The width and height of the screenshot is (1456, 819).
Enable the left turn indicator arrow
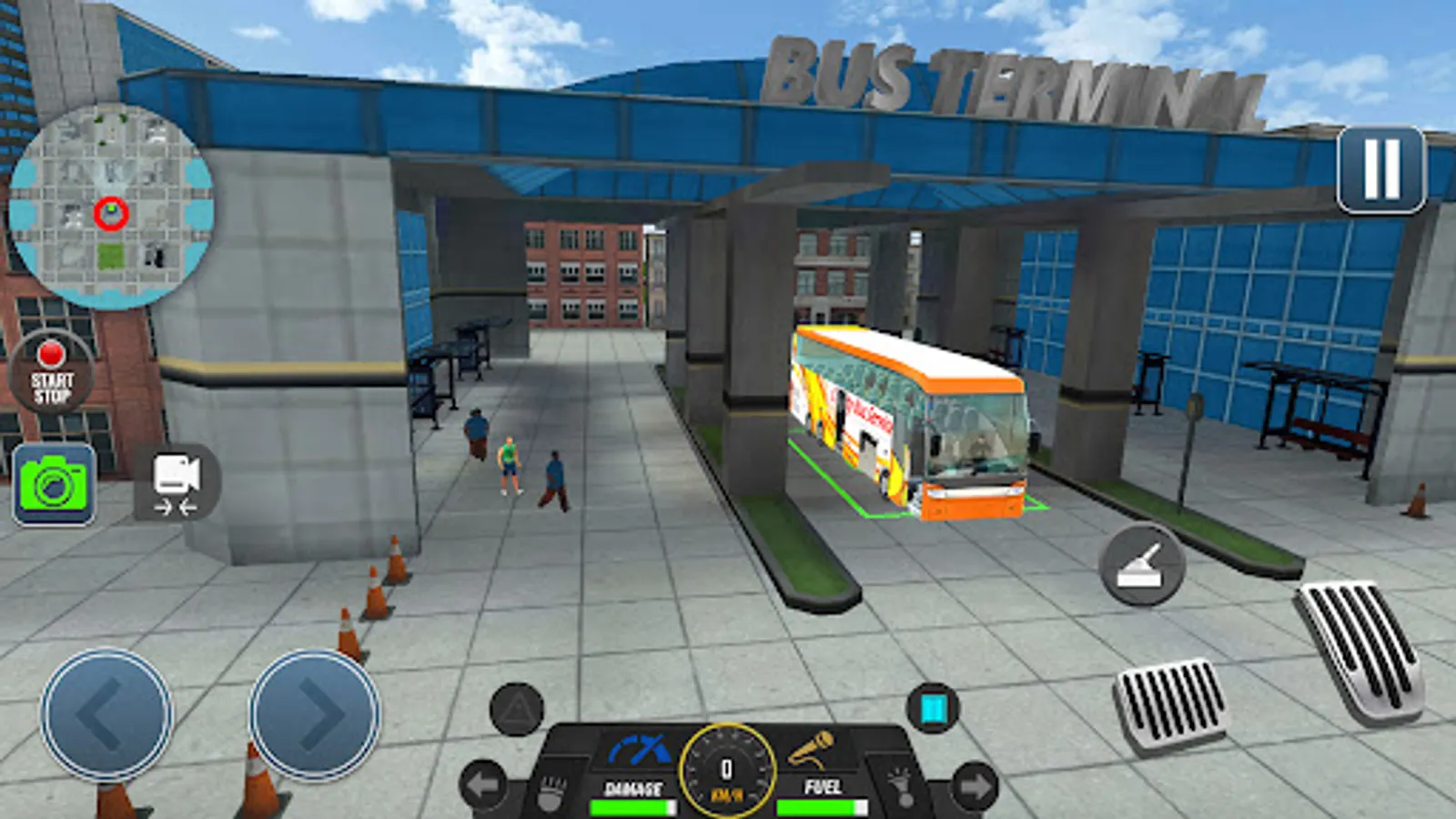click(x=480, y=783)
